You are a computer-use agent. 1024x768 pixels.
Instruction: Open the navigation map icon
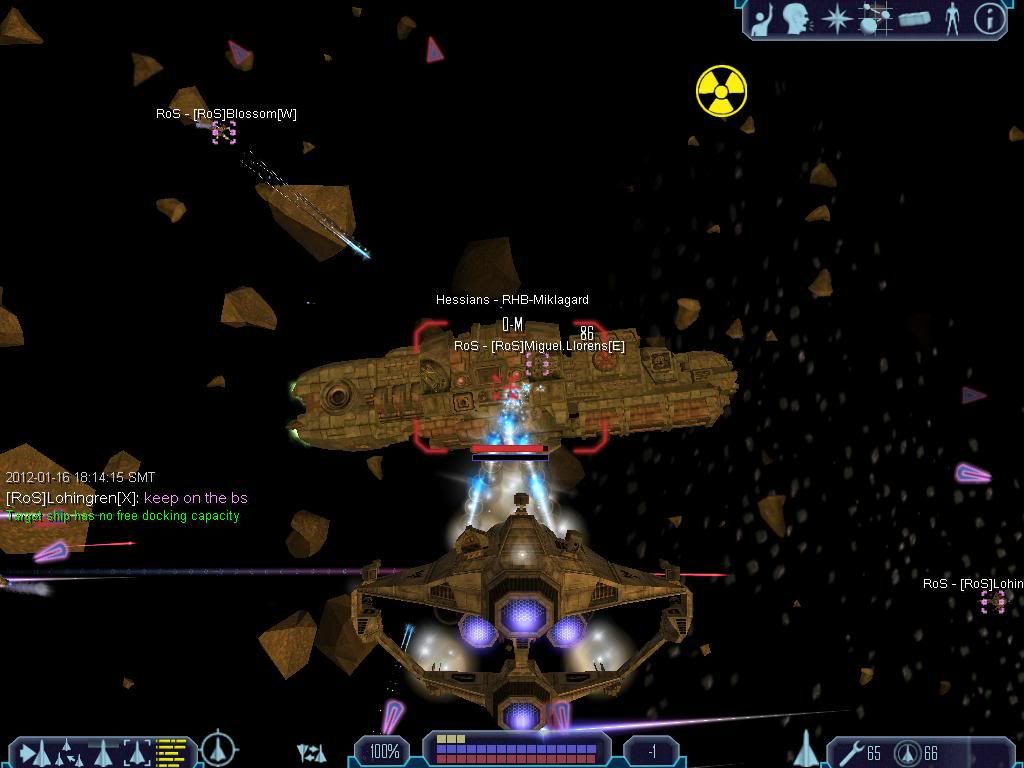tap(876, 18)
